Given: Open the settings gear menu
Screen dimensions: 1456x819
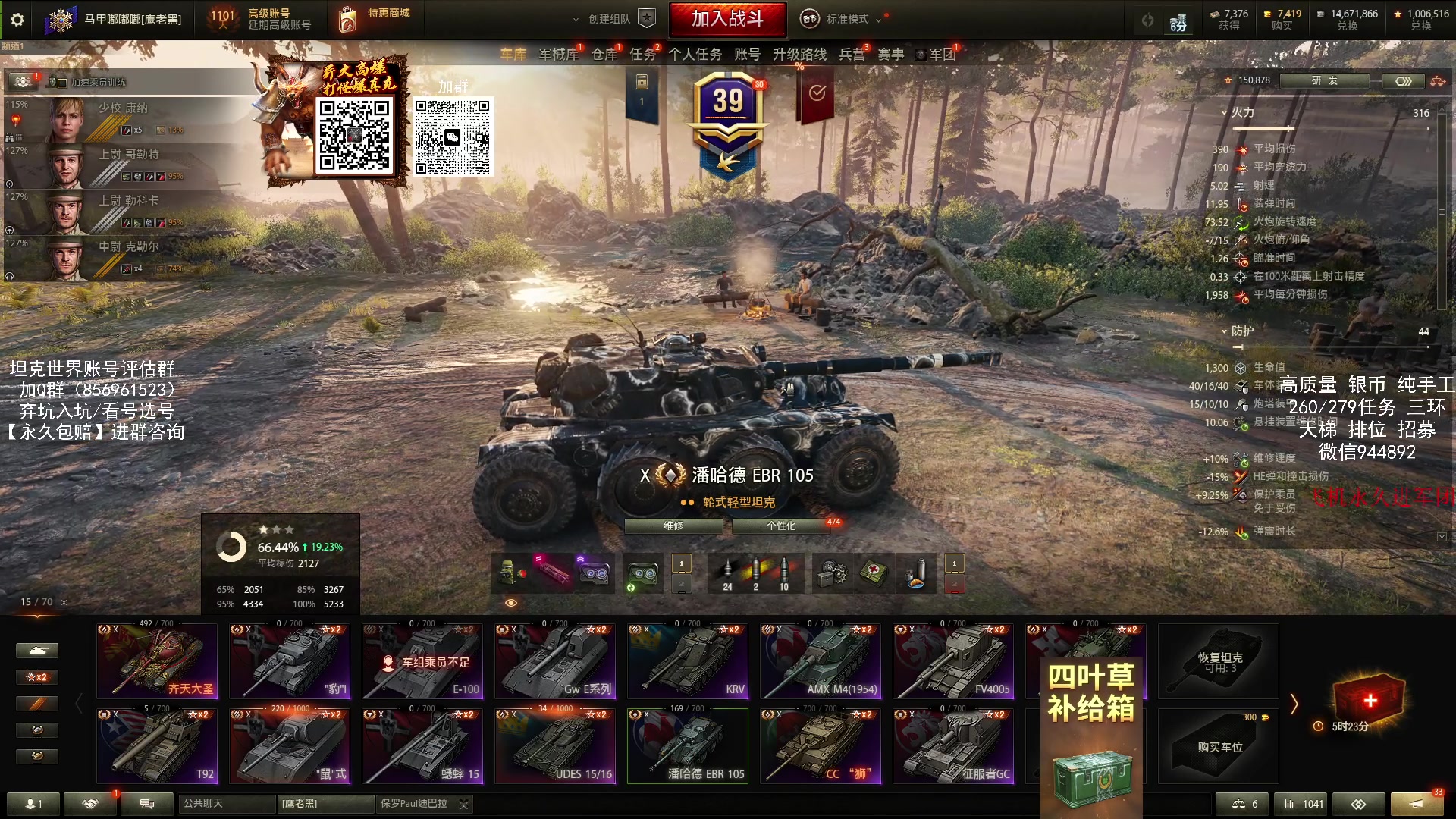Looking at the screenshot, I should (x=17, y=20).
